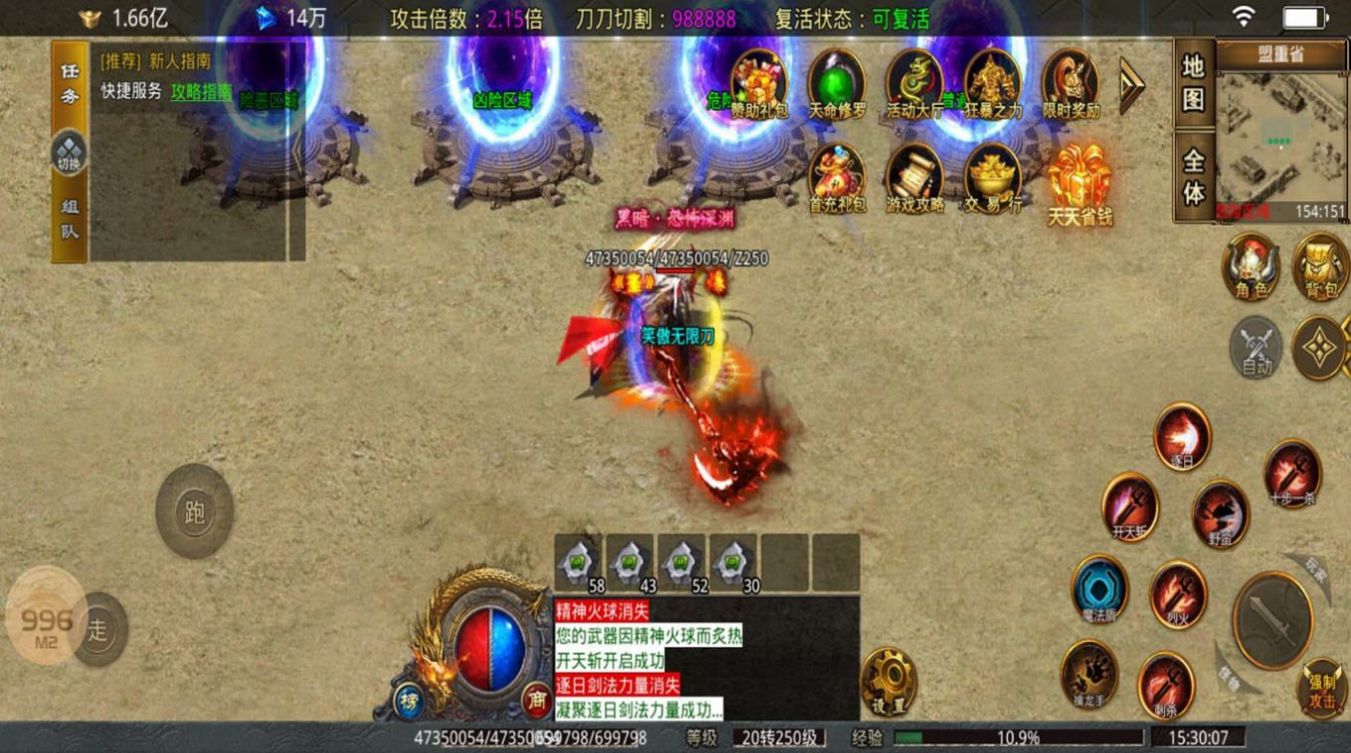Click the 天天省钱 gift box icon

click(1079, 180)
